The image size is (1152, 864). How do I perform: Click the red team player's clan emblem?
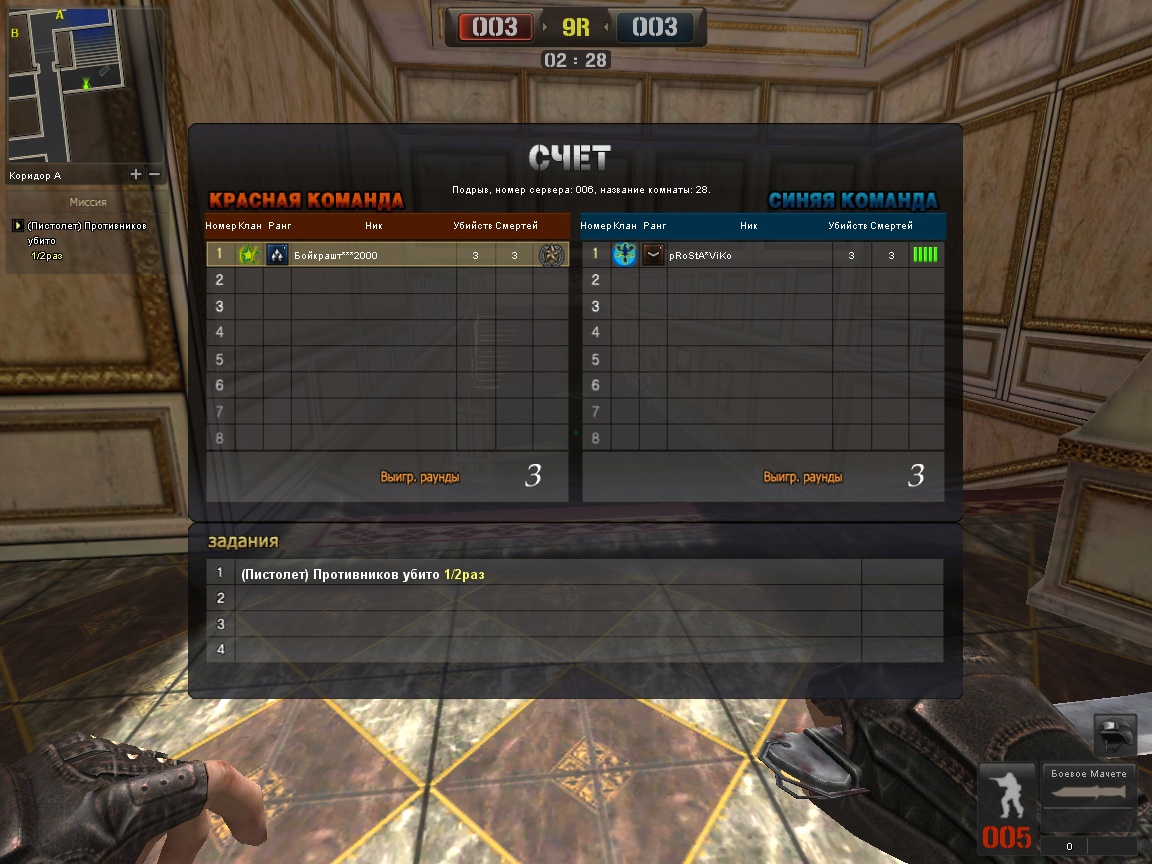coord(249,255)
